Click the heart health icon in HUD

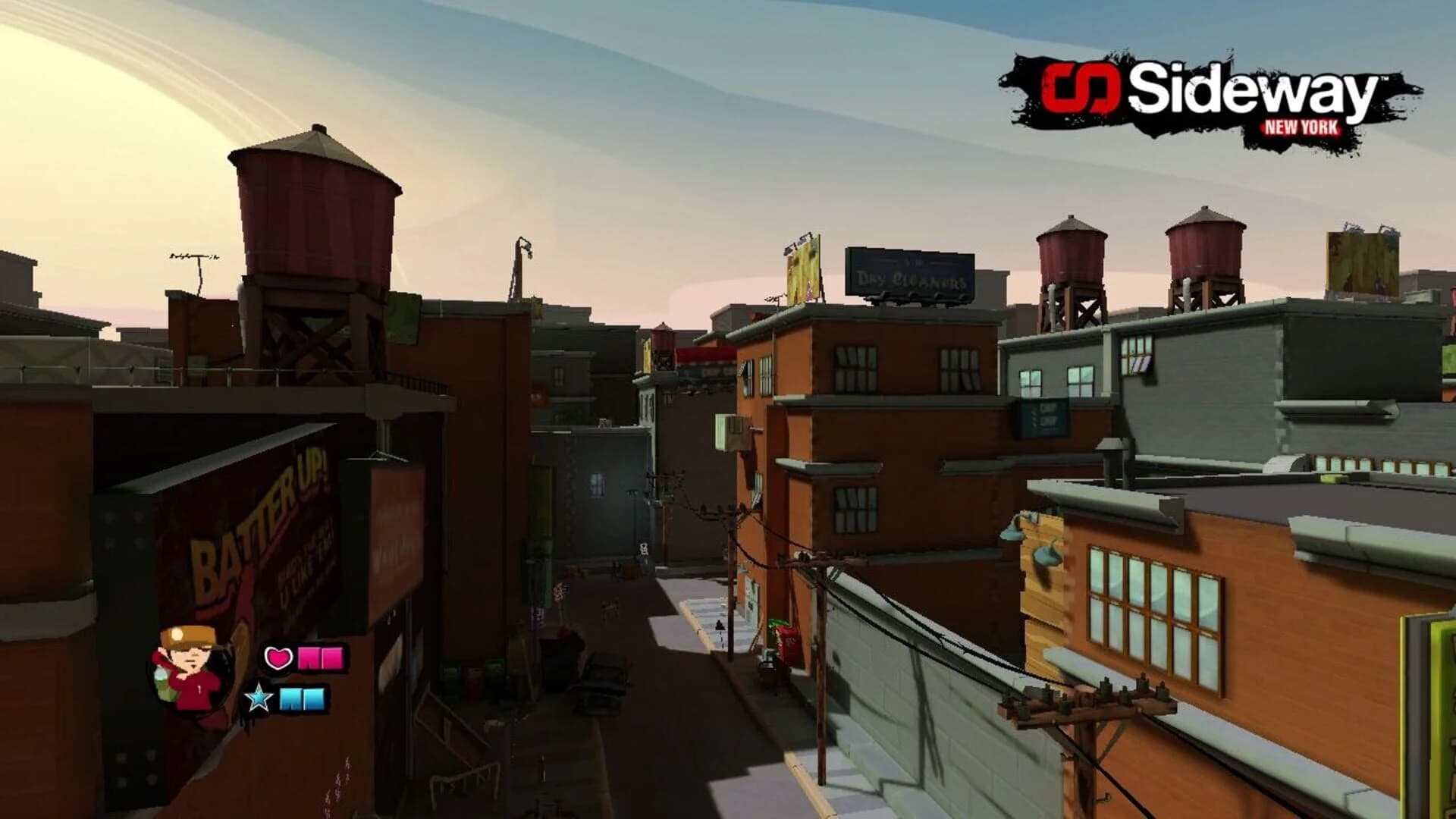tap(279, 659)
